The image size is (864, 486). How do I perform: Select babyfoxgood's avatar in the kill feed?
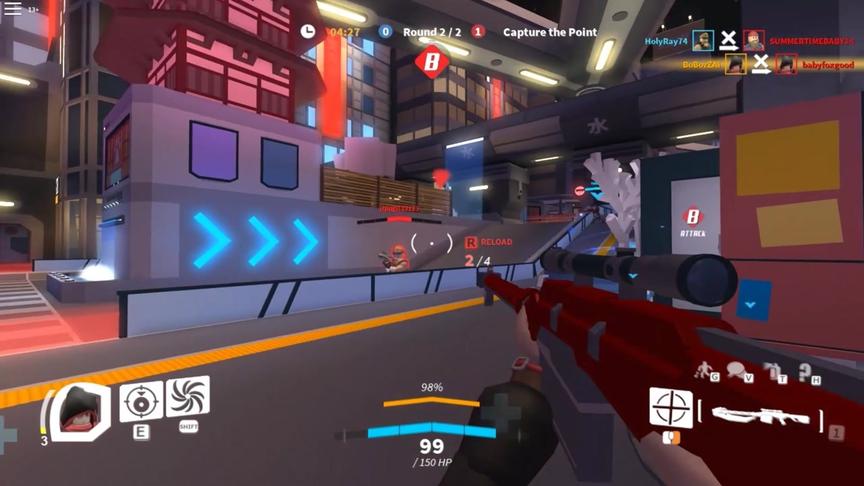[787, 64]
